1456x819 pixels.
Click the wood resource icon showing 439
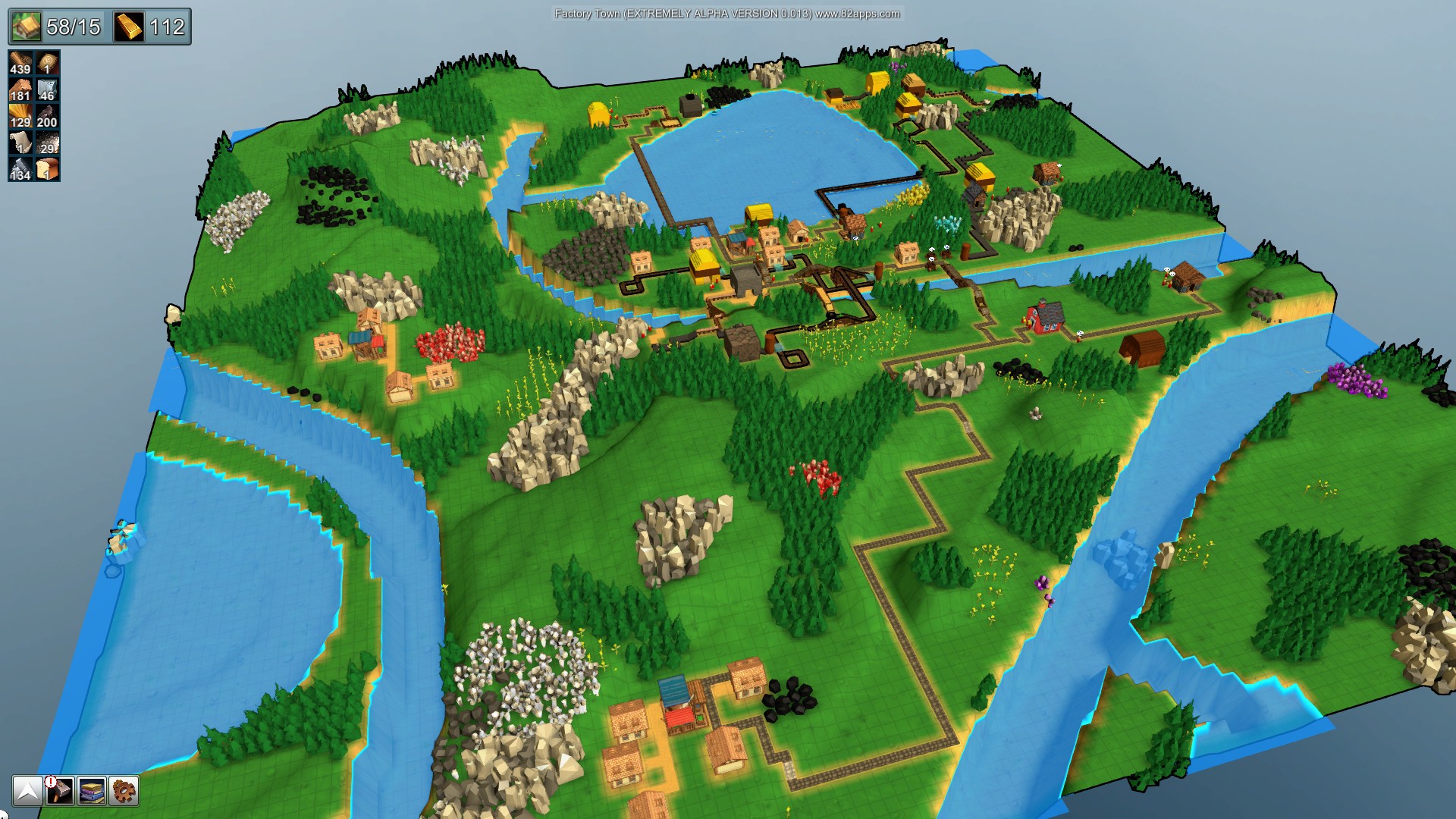point(20,61)
